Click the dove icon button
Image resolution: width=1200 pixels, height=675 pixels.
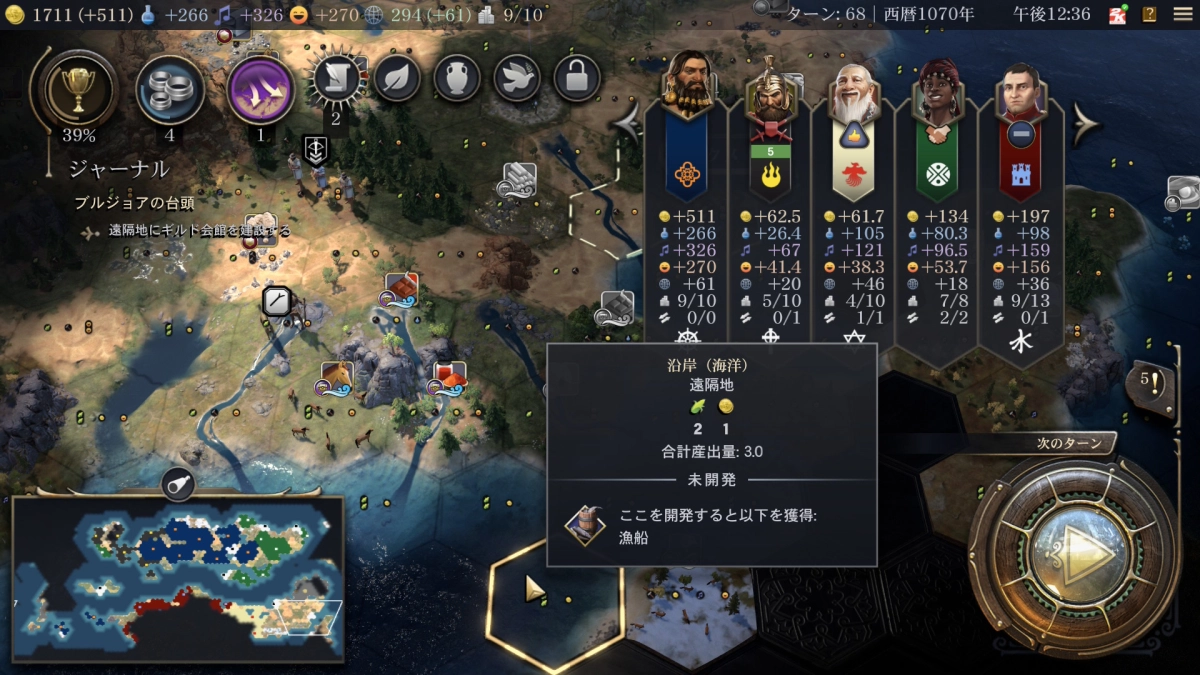[x=517, y=78]
